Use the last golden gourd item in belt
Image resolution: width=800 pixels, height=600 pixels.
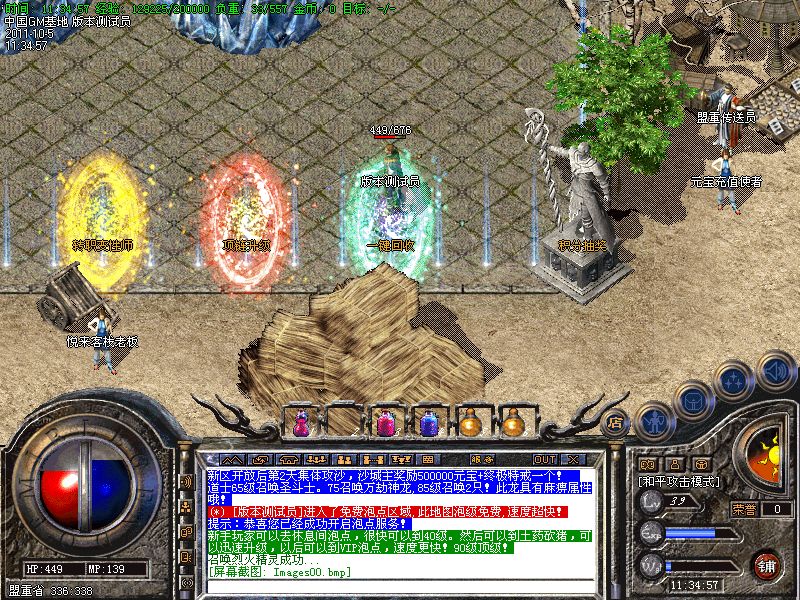tap(513, 422)
